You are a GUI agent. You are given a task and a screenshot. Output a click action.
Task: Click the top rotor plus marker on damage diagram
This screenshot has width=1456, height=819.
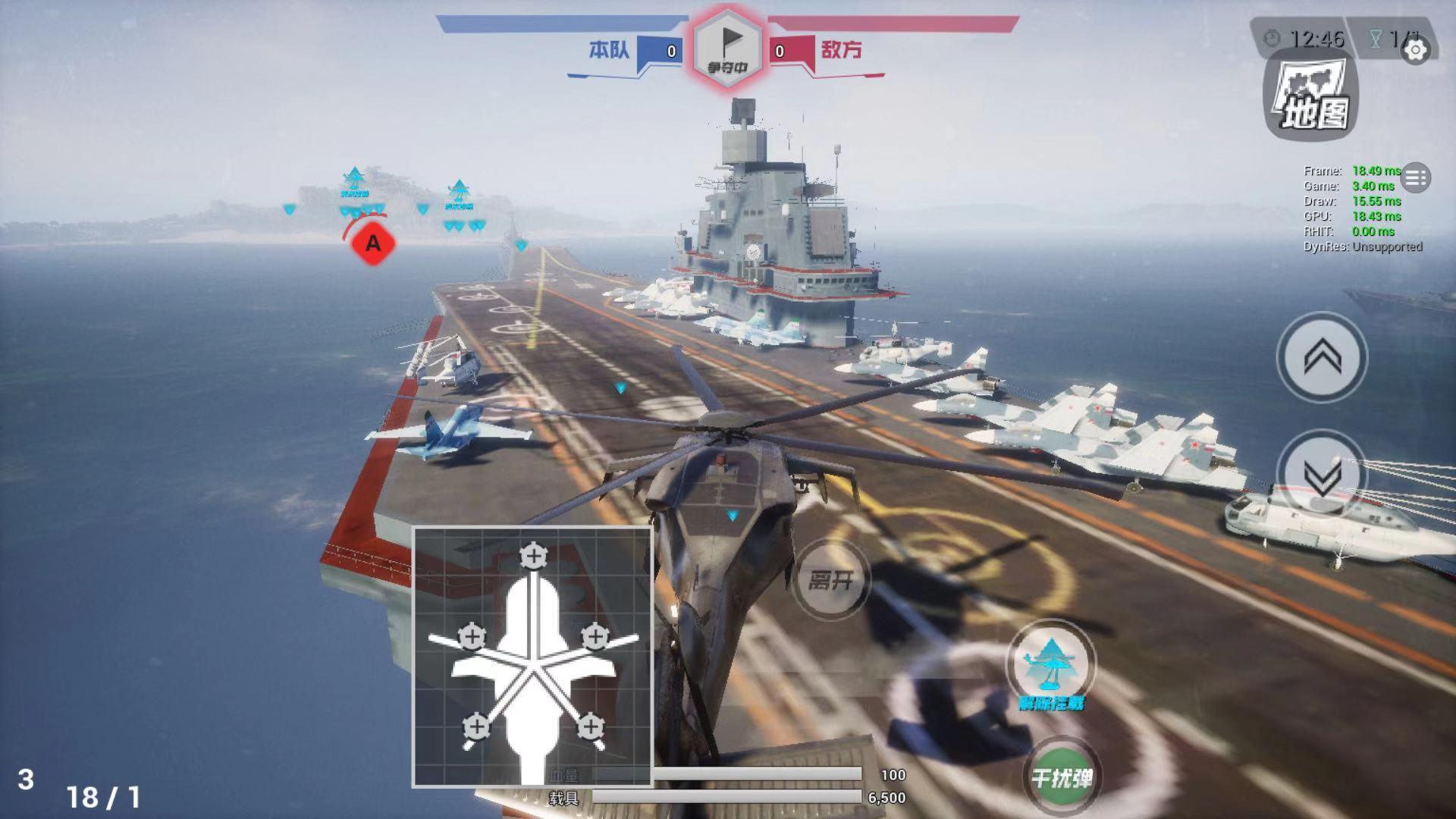(535, 557)
